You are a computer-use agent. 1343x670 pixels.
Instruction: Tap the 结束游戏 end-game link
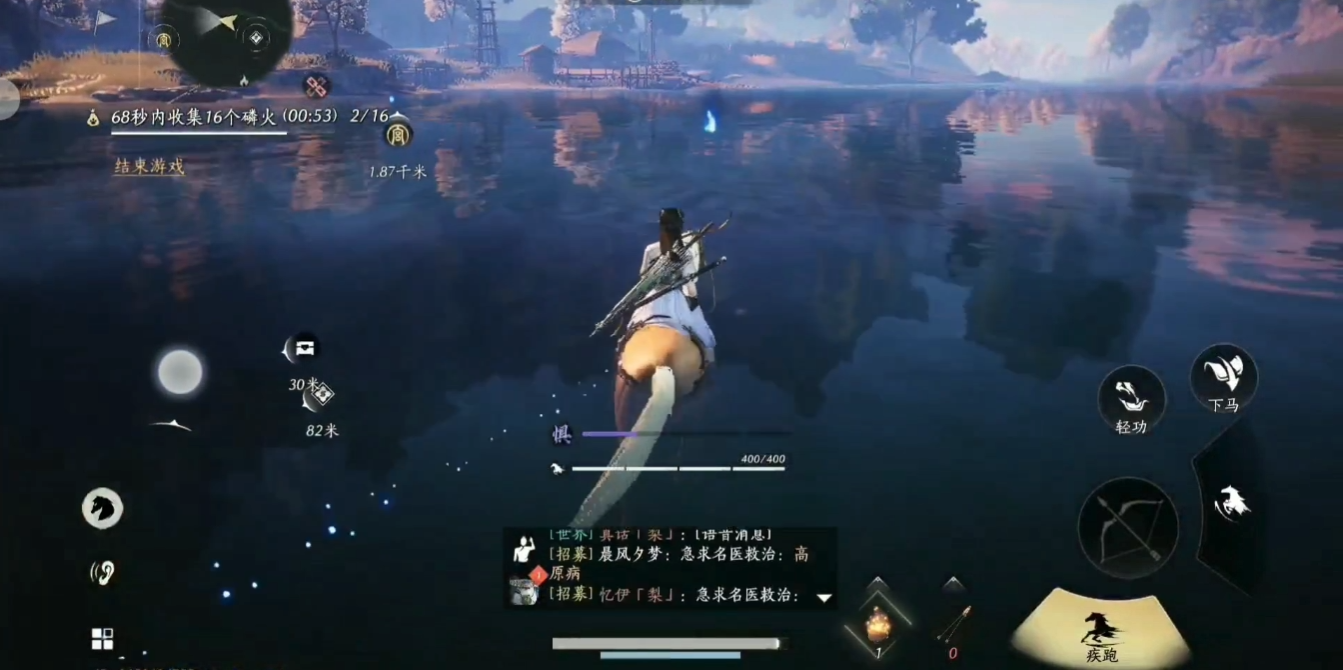pos(149,166)
